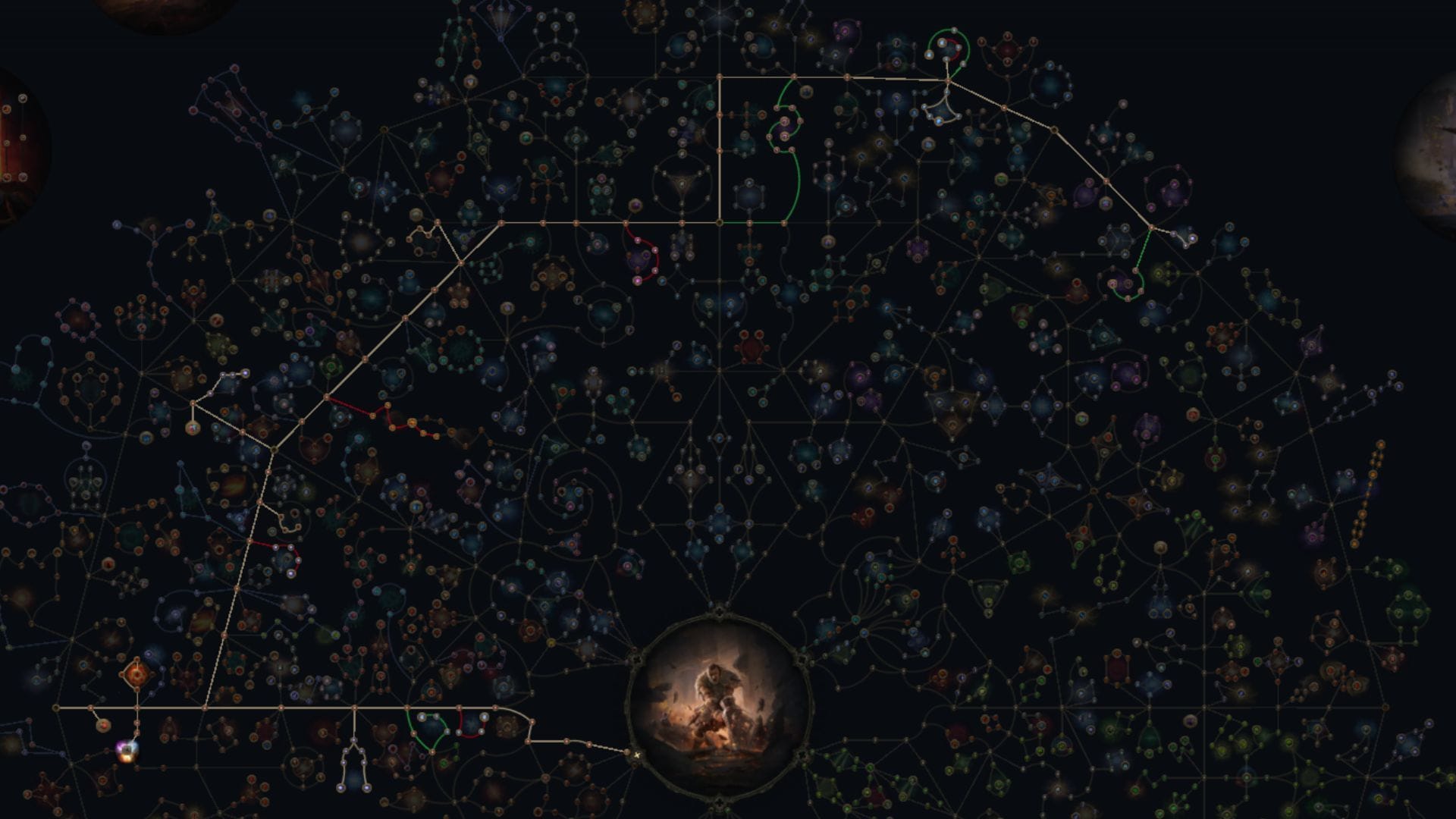The width and height of the screenshot is (1456, 819).
Task: Select the socketed rainbow jewel at bottom left
Action: [127, 751]
